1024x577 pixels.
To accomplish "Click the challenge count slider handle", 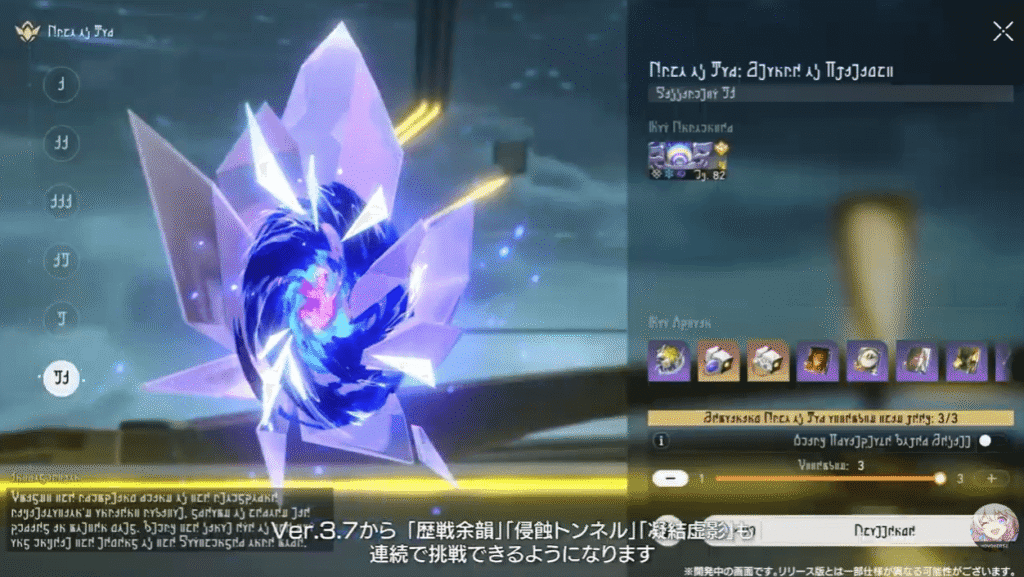I will click(x=939, y=479).
